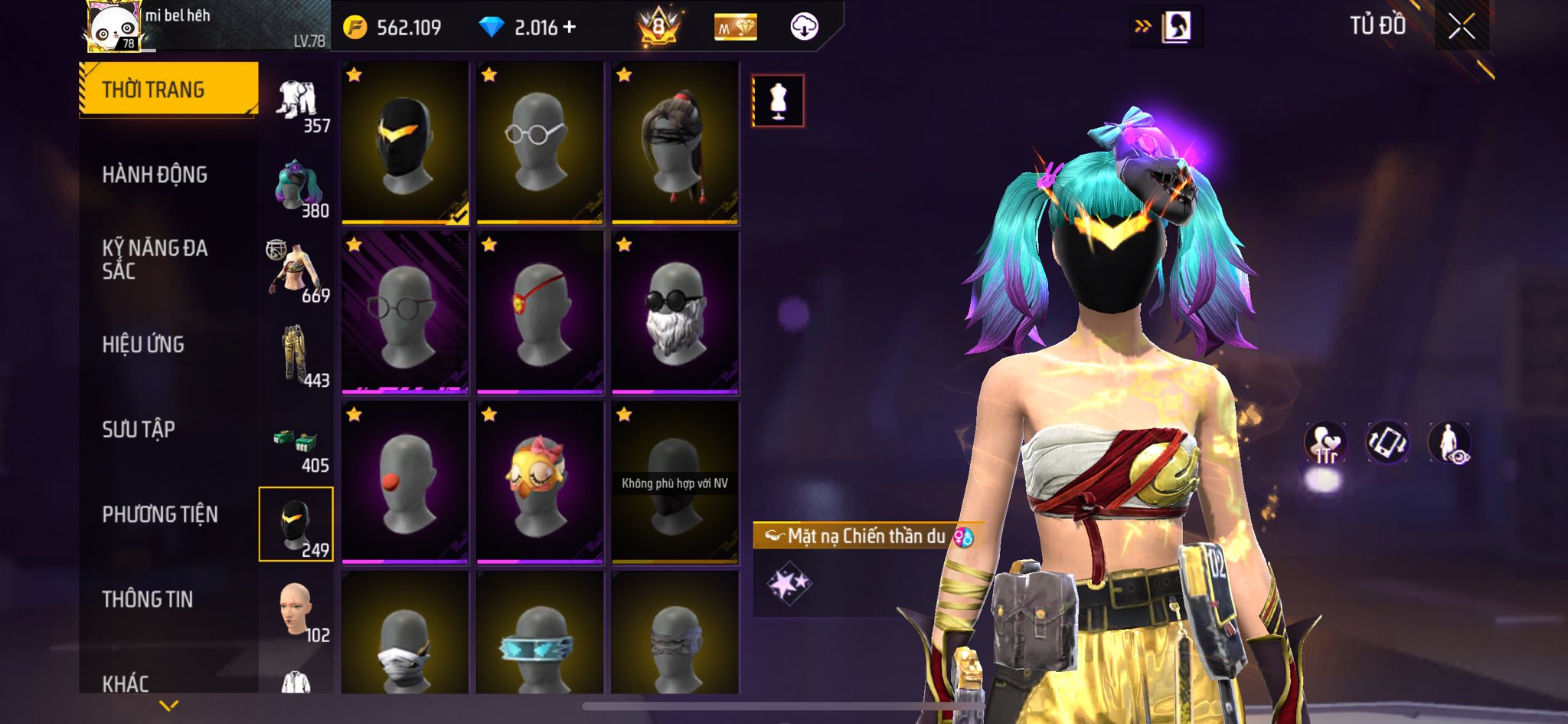Viewport: 1568px width, 724px height.
Task: Switch to KỸ NĂNG ĐA SẮC
Action: click(x=155, y=259)
